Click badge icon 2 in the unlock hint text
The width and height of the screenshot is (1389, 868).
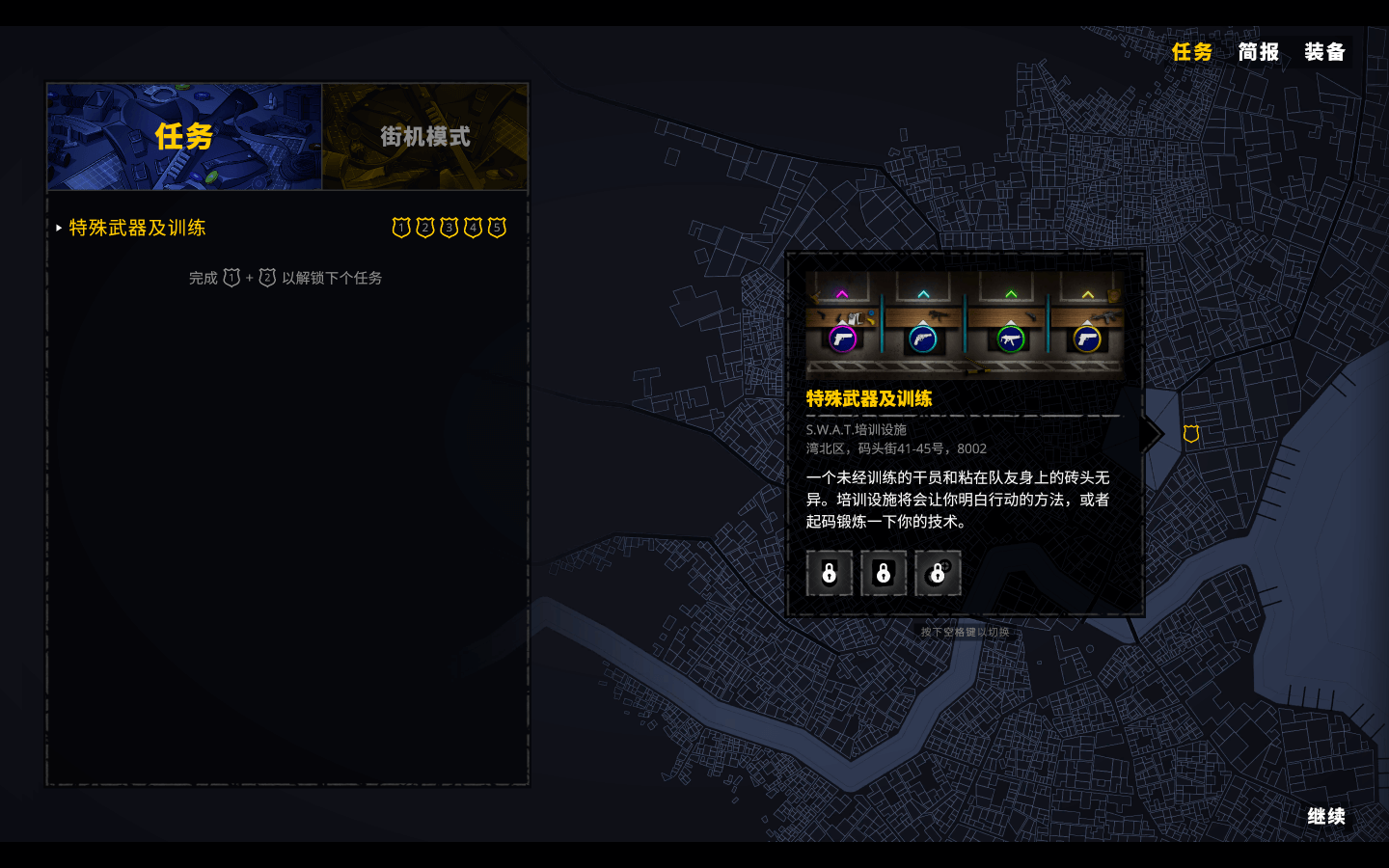(x=267, y=278)
